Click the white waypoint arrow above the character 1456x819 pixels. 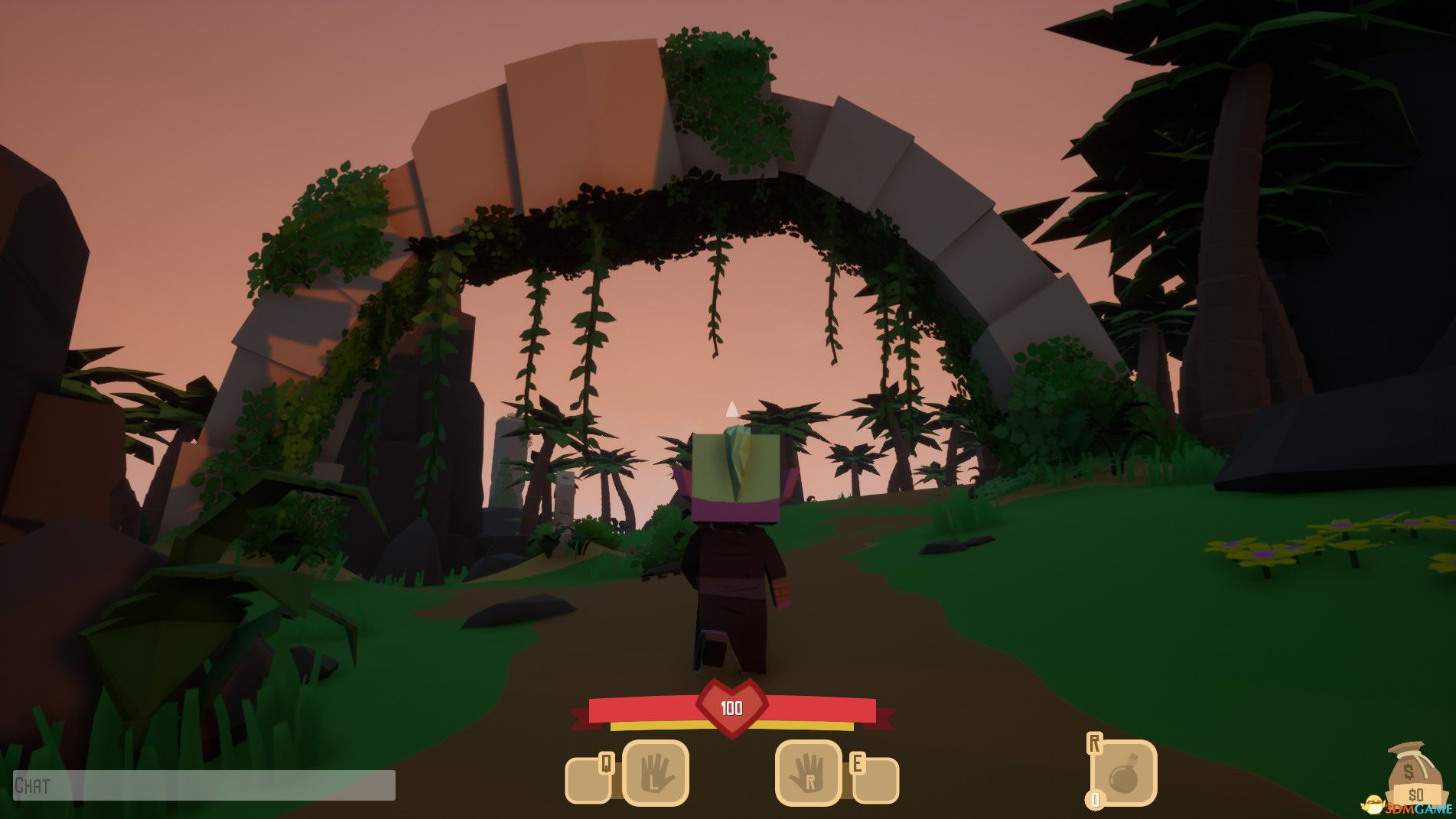click(x=731, y=411)
